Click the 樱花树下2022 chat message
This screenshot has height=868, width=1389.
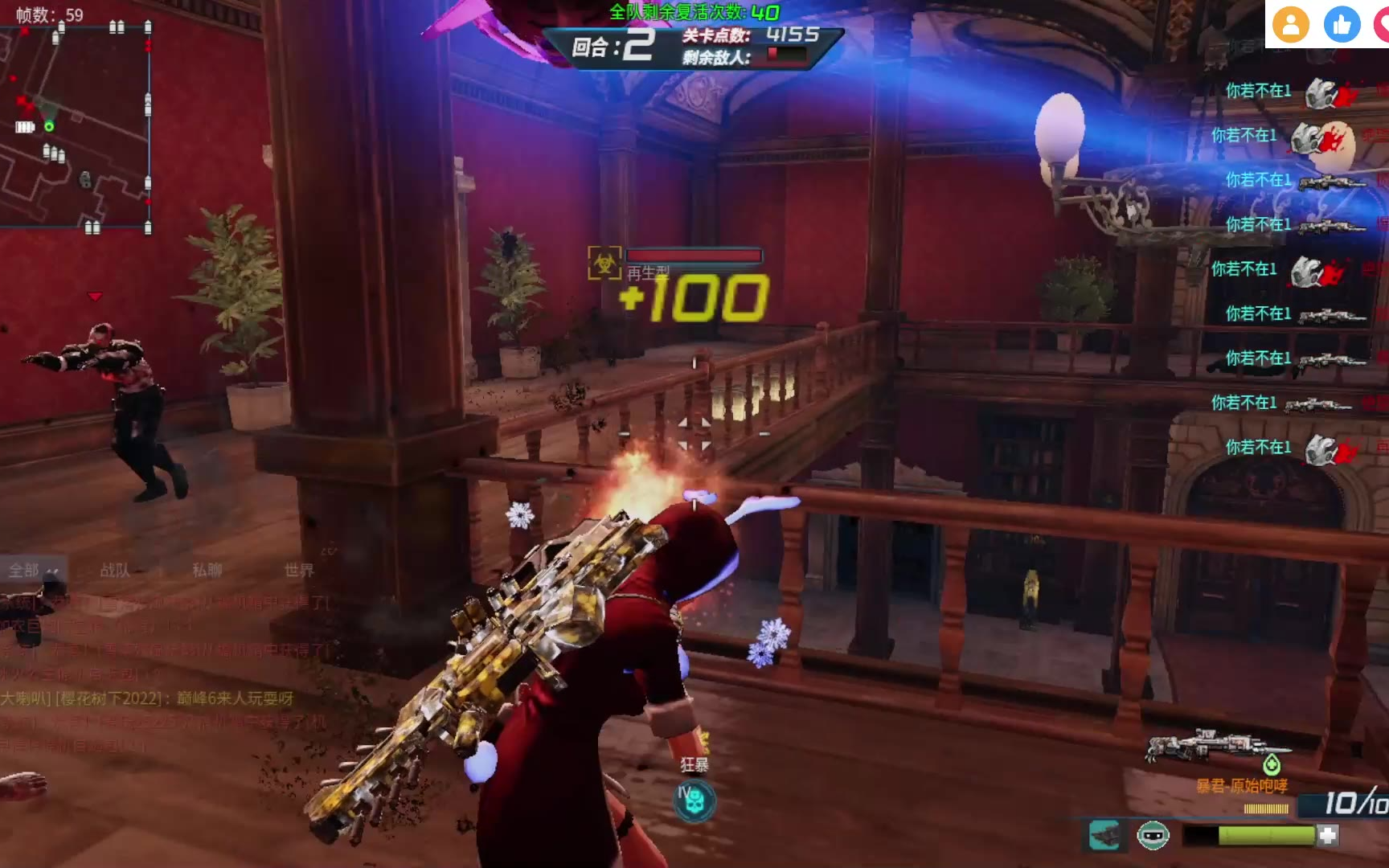(149, 698)
